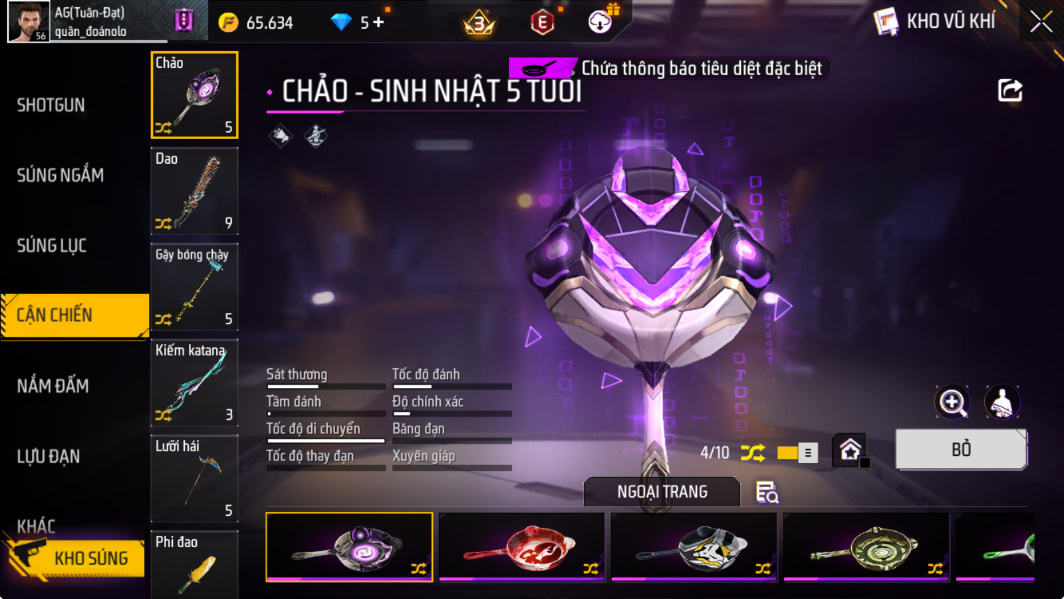Image resolution: width=1064 pixels, height=599 pixels.
Task: Share the weapon with the share icon
Action: [1010, 91]
